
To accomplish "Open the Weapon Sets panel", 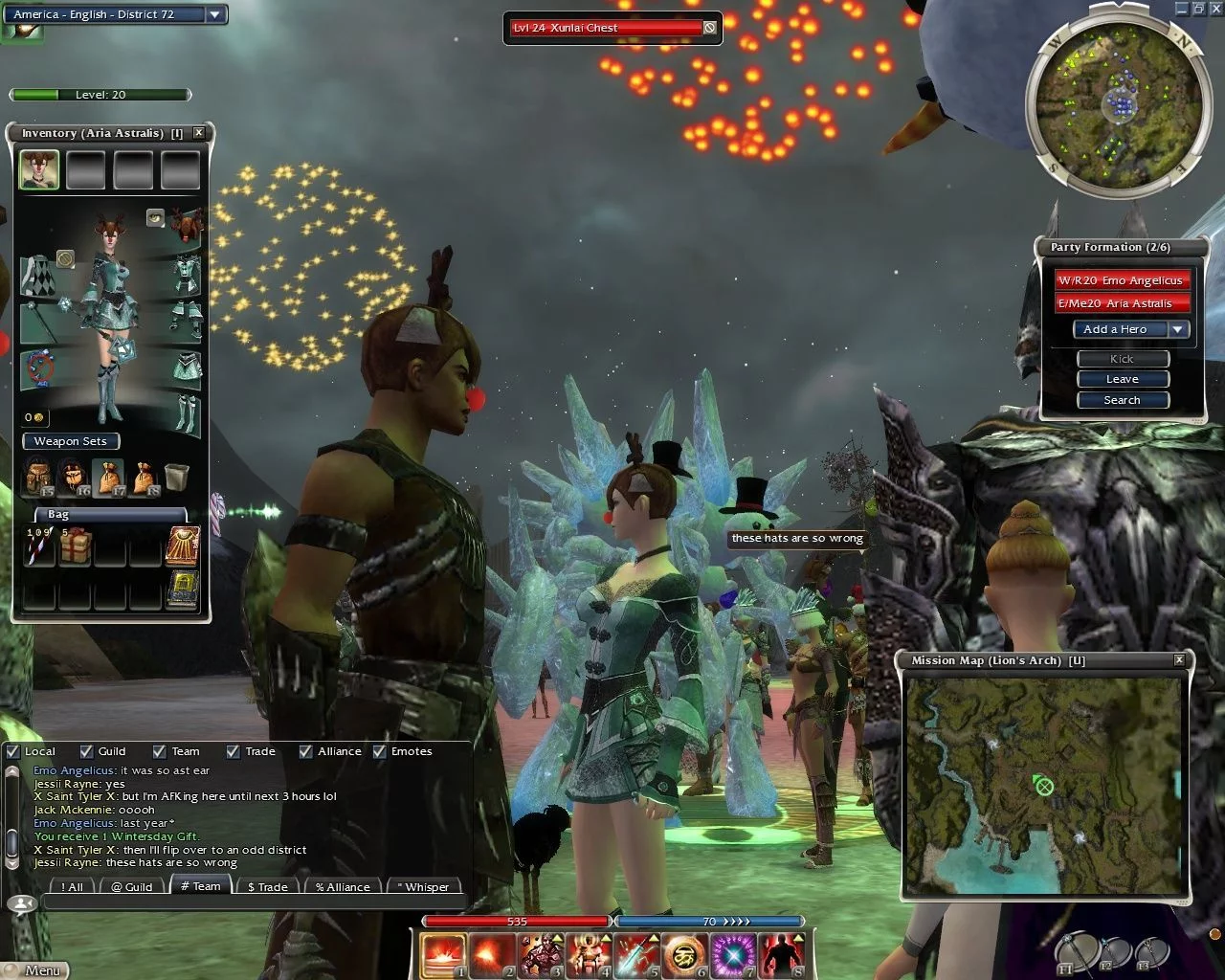I will [x=70, y=441].
